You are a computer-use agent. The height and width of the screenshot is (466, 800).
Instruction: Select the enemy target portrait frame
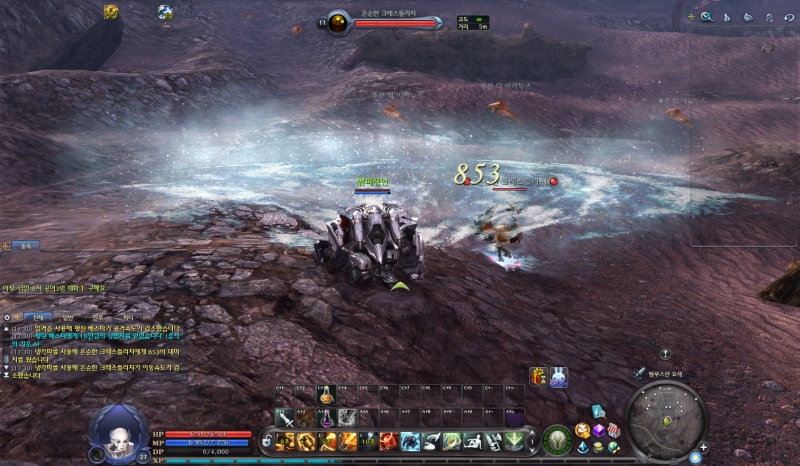click(338, 22)
